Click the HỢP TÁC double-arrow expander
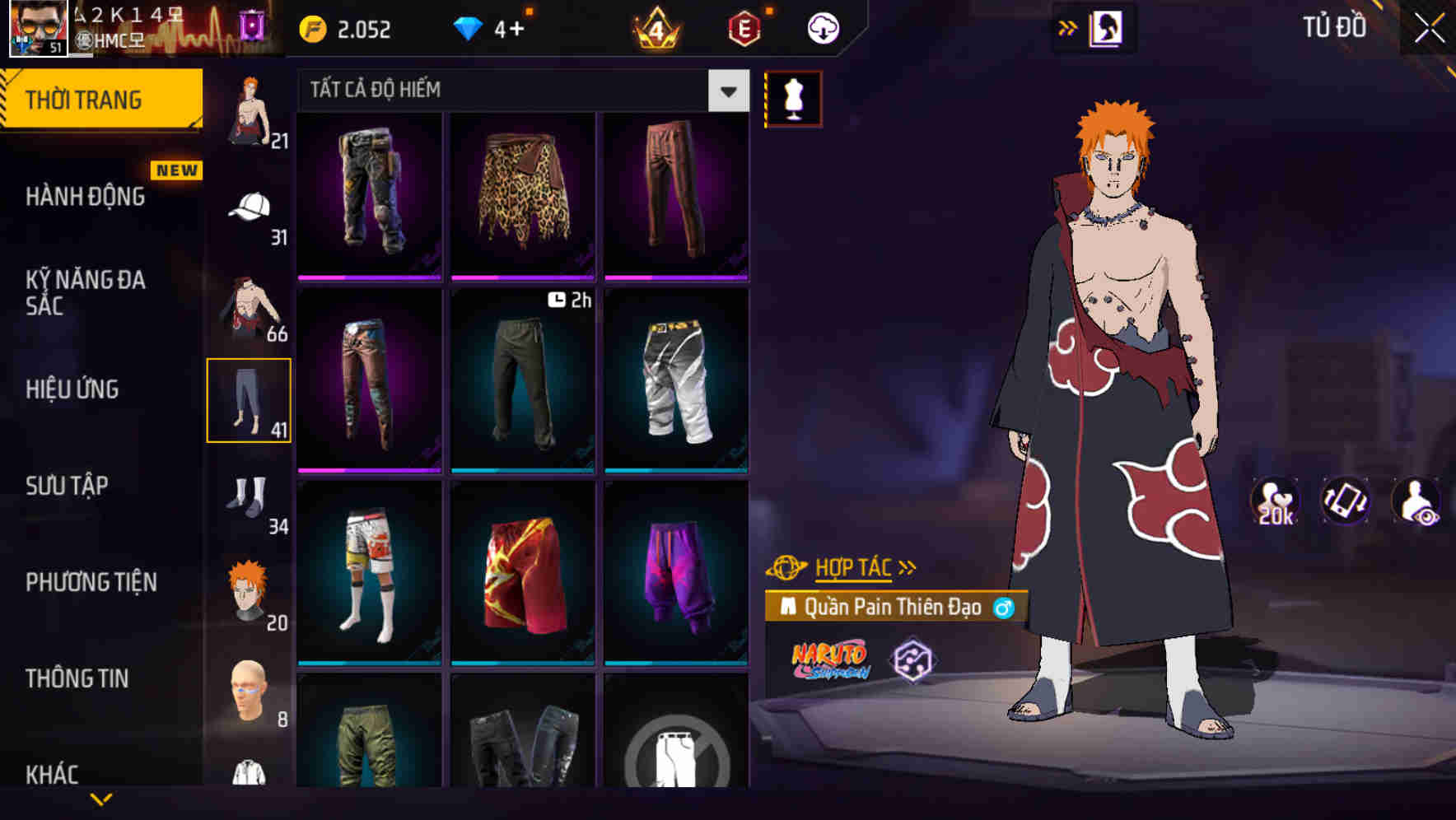The width and height of the screenshot is (1456, 820). click(x=908, y=566)
